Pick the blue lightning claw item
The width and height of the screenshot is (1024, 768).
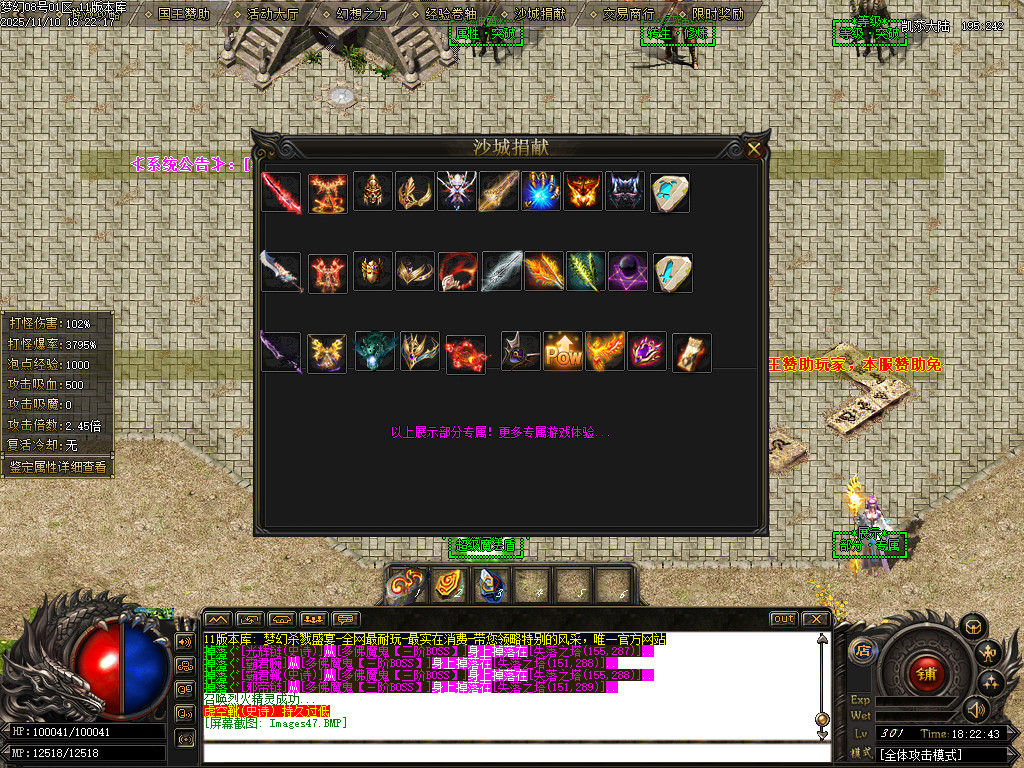(541, 192)
